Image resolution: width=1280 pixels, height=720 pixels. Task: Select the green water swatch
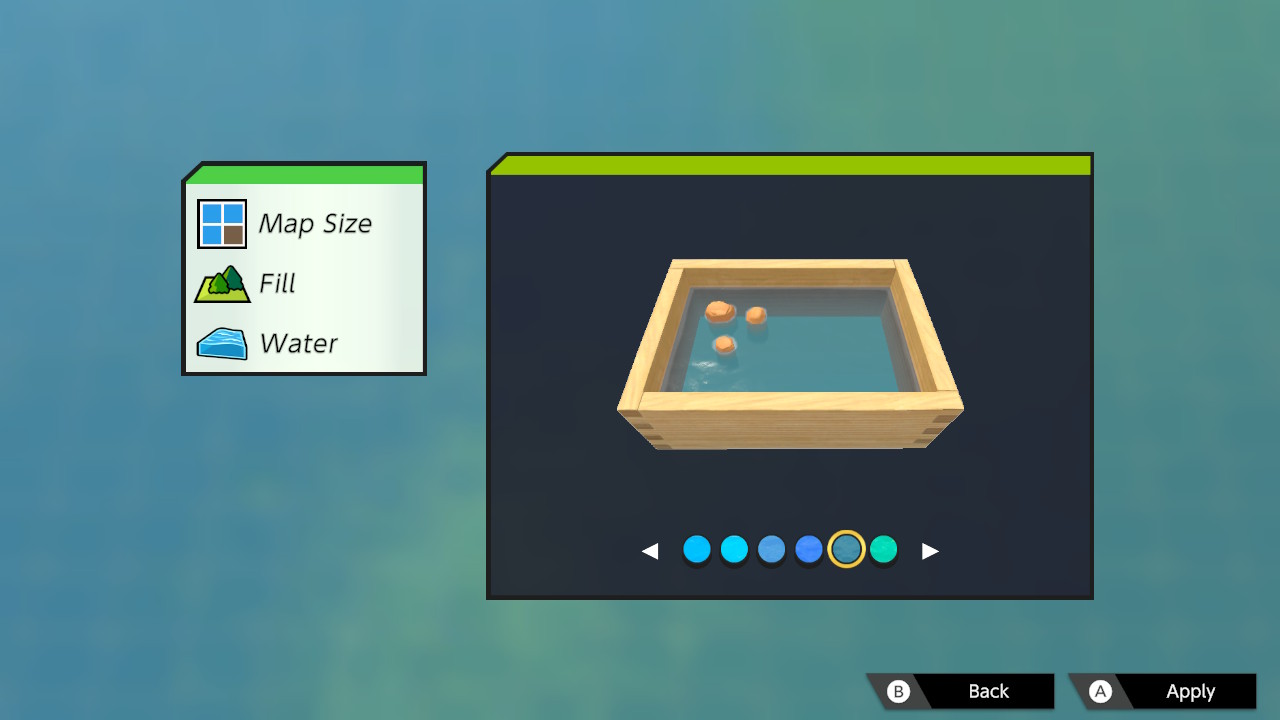[883, 549]
